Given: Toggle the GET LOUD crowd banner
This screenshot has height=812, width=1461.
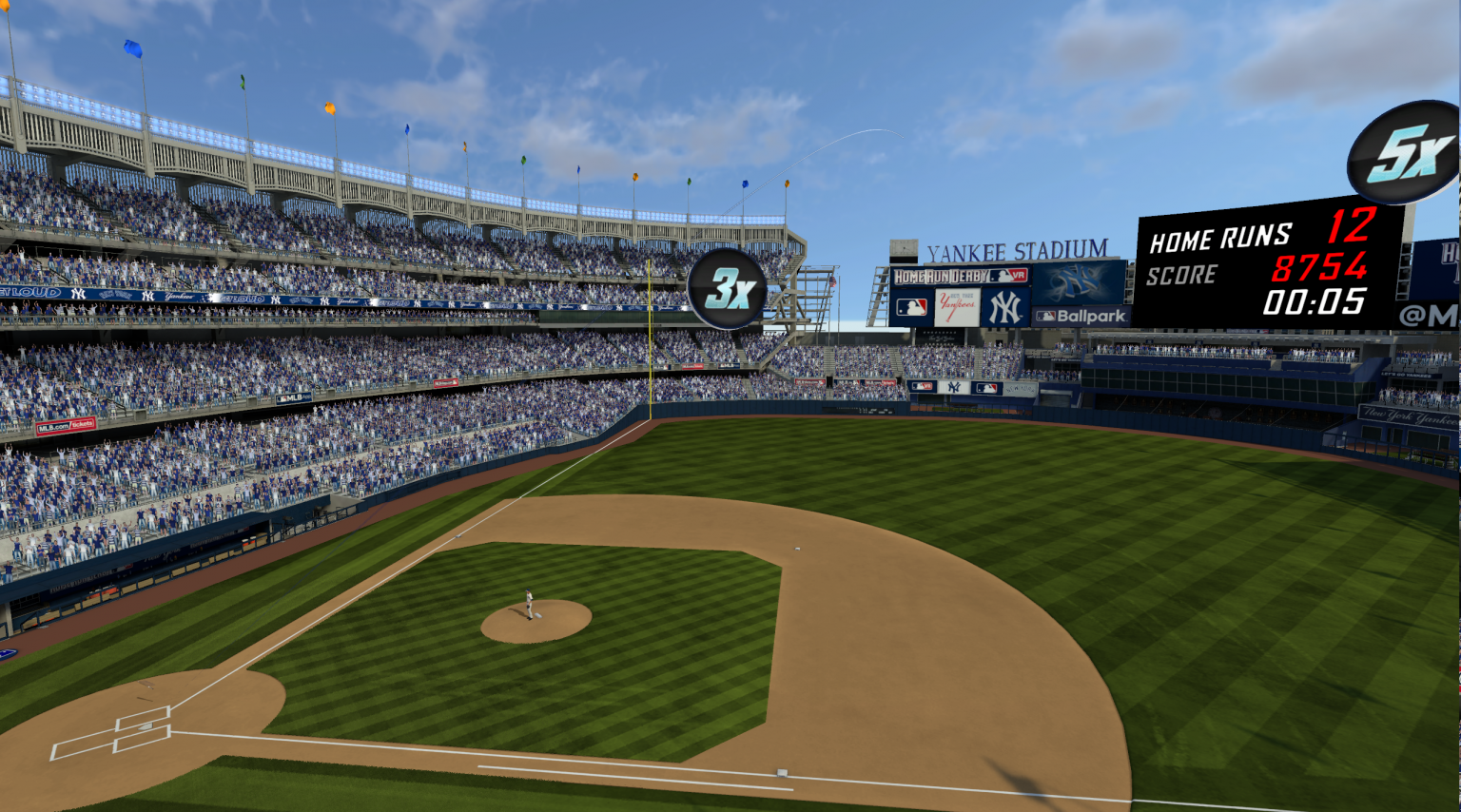Looking at the screenshot, I should coord(27,292).
